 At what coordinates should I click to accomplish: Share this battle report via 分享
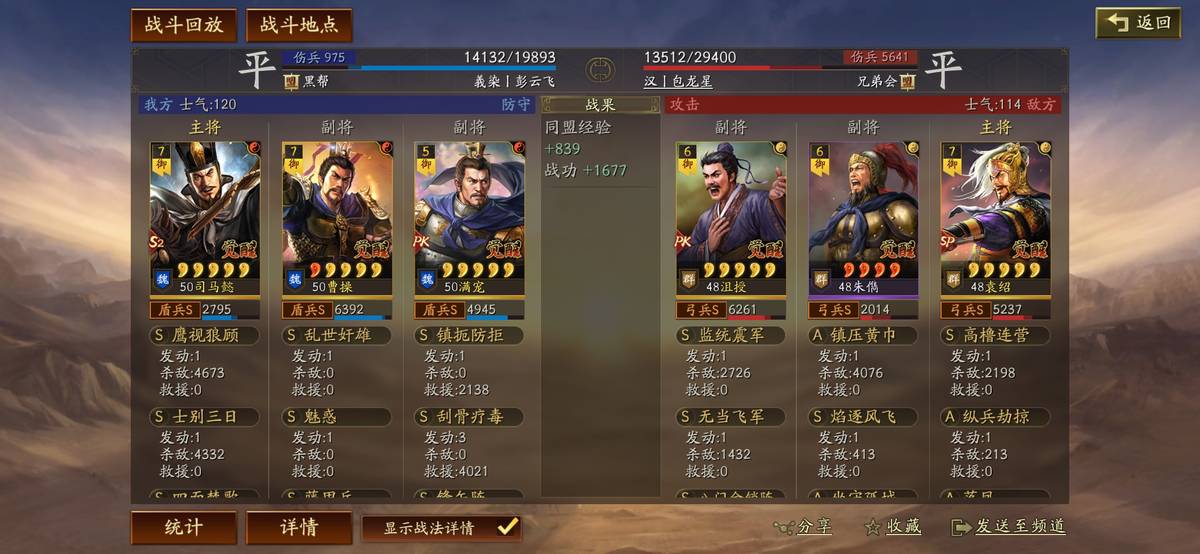(803, 527)
